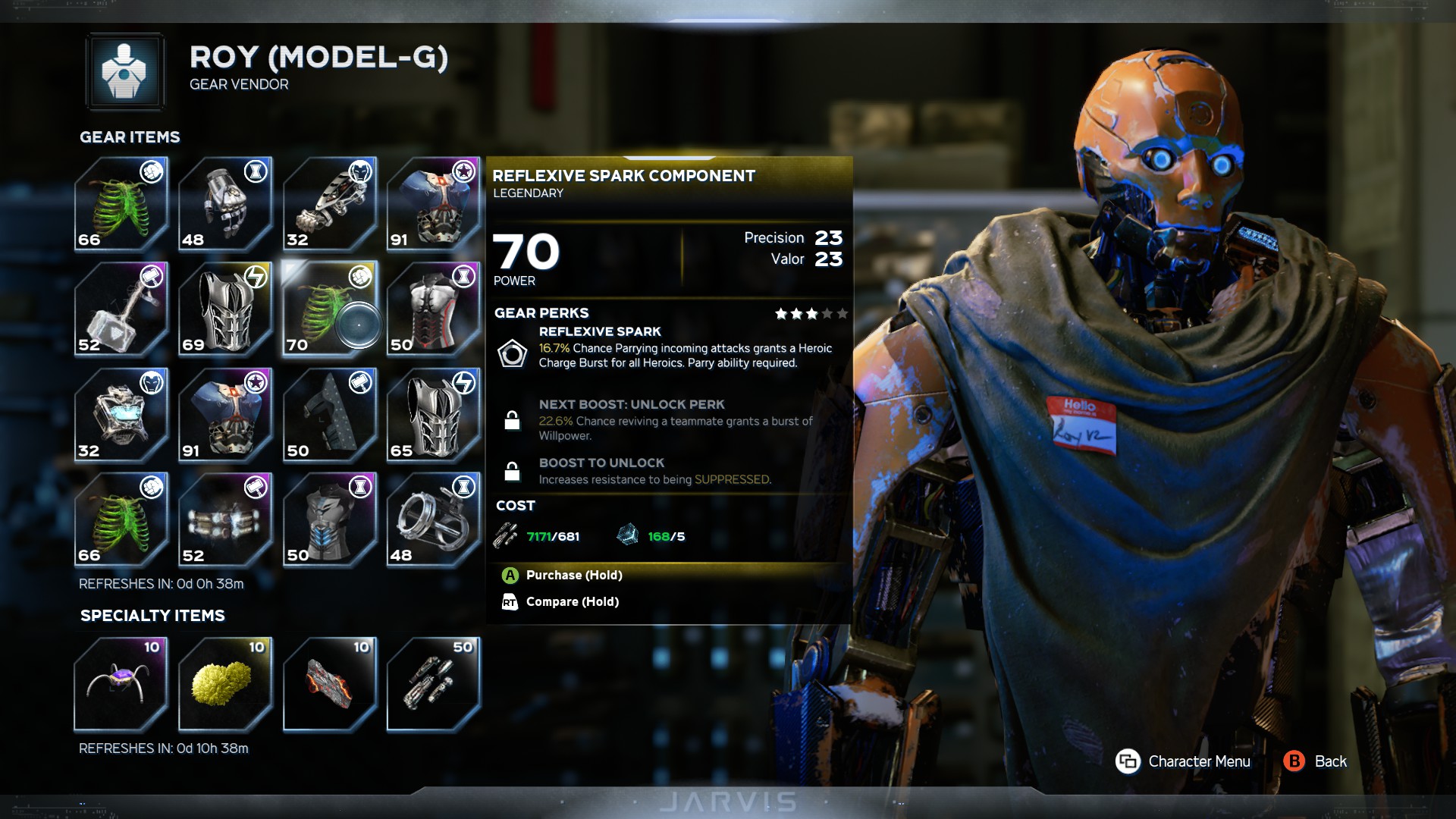Select the glowing red fragment specialty item
The image size is (1456, 819).
[x=329, y=684]
